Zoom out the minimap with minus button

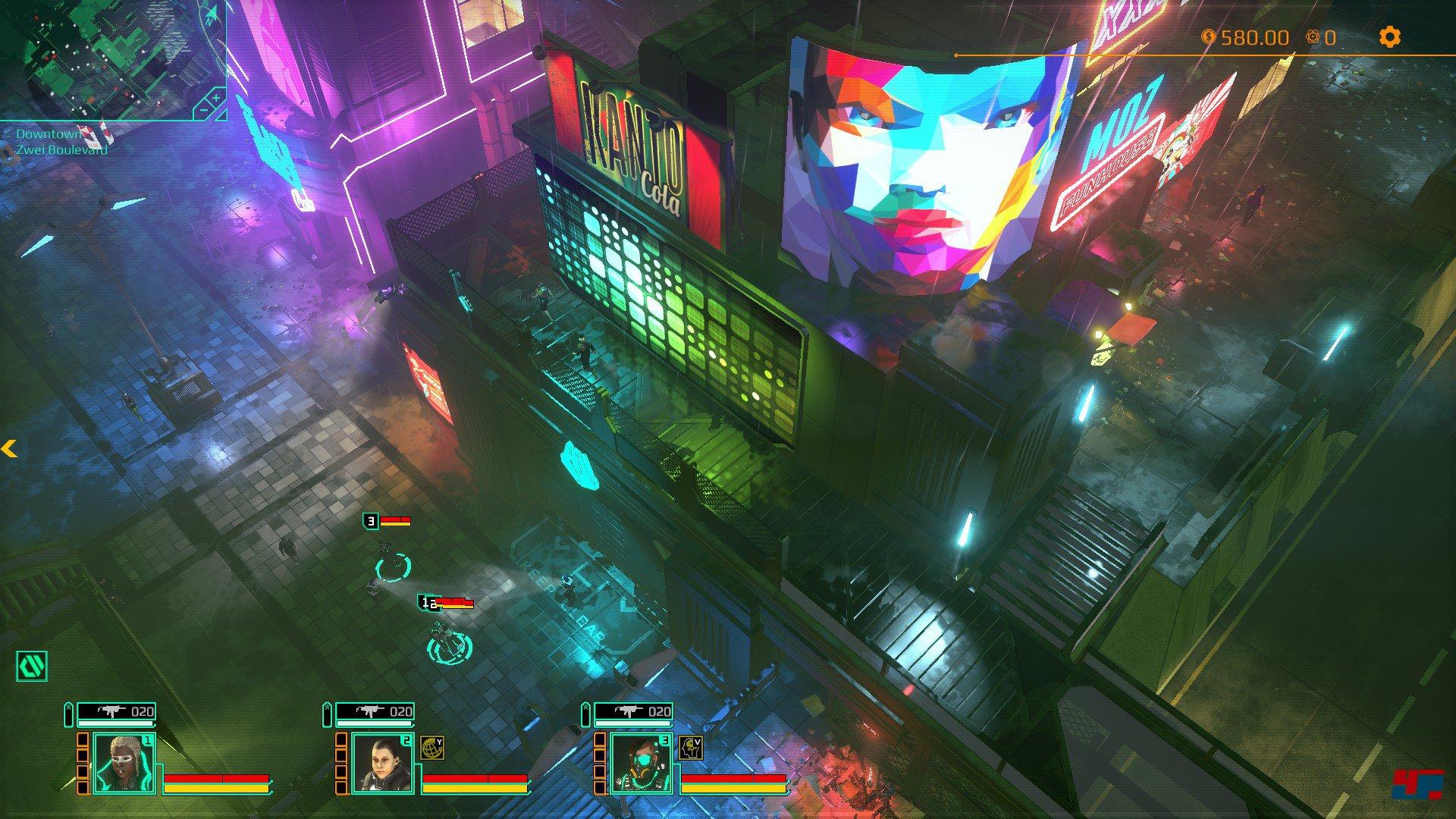click(204, 111)
